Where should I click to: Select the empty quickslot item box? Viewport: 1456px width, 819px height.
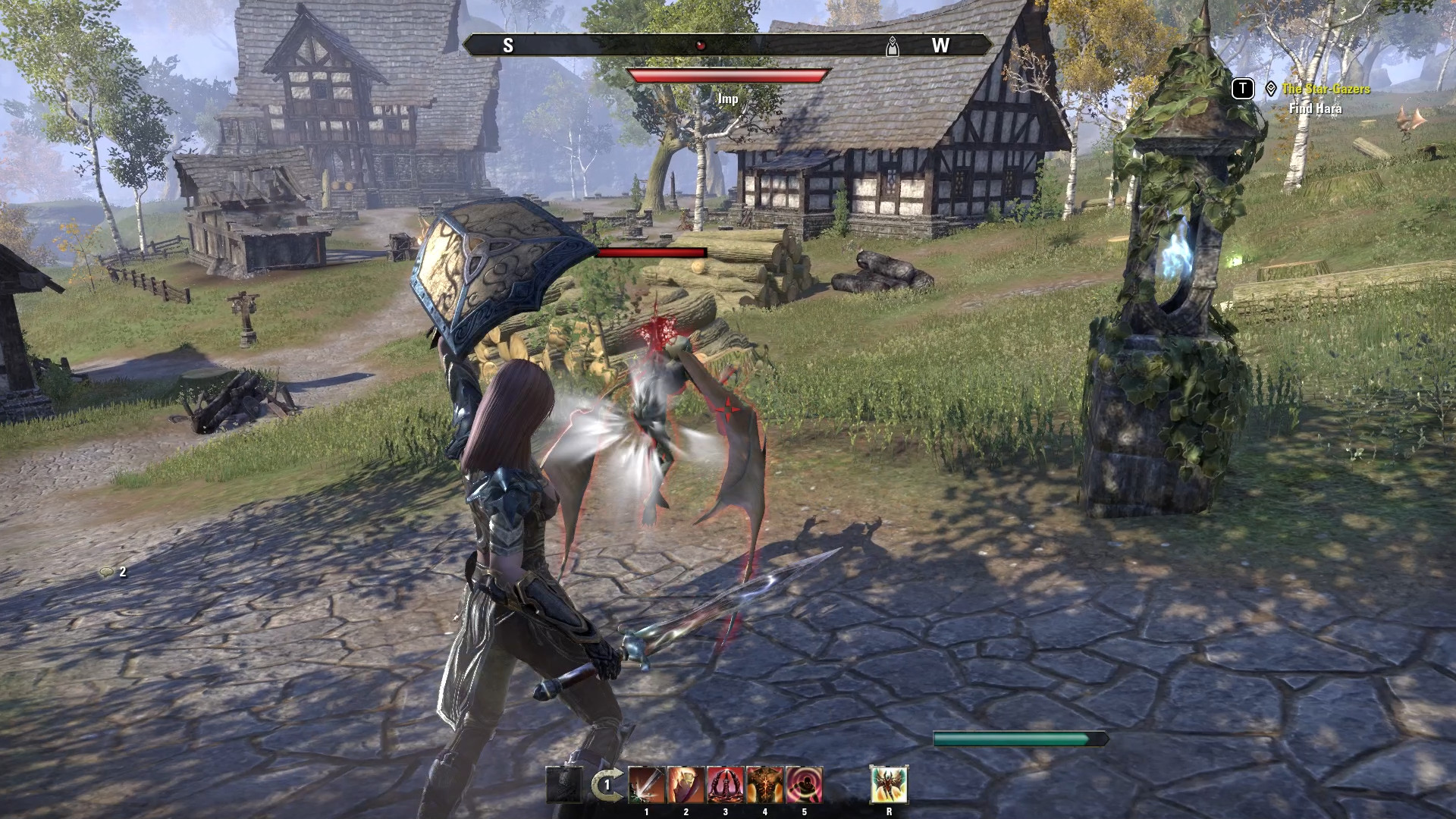[x=564, y=786]
